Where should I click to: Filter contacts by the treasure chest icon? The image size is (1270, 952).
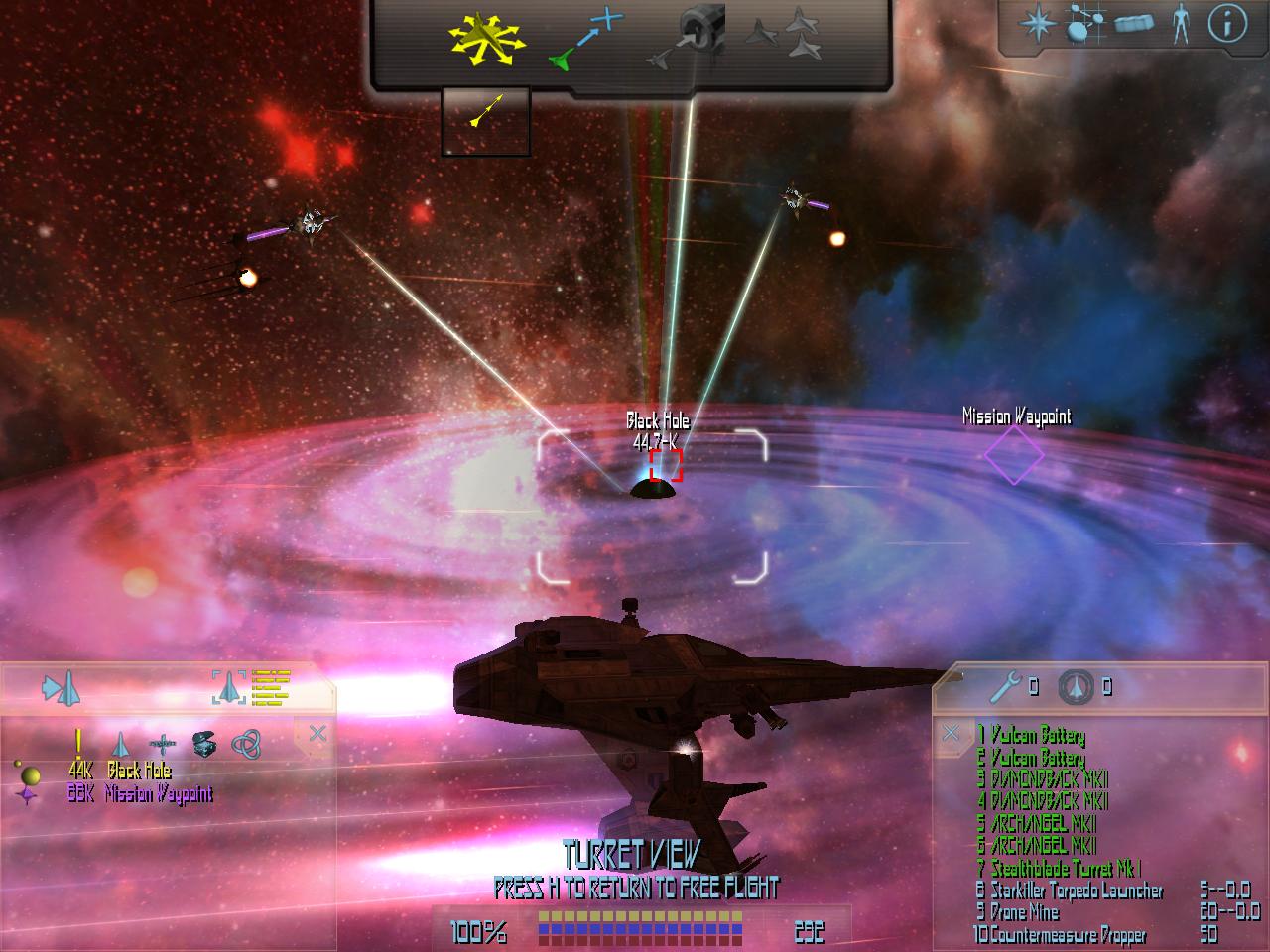tap(202, 743)
